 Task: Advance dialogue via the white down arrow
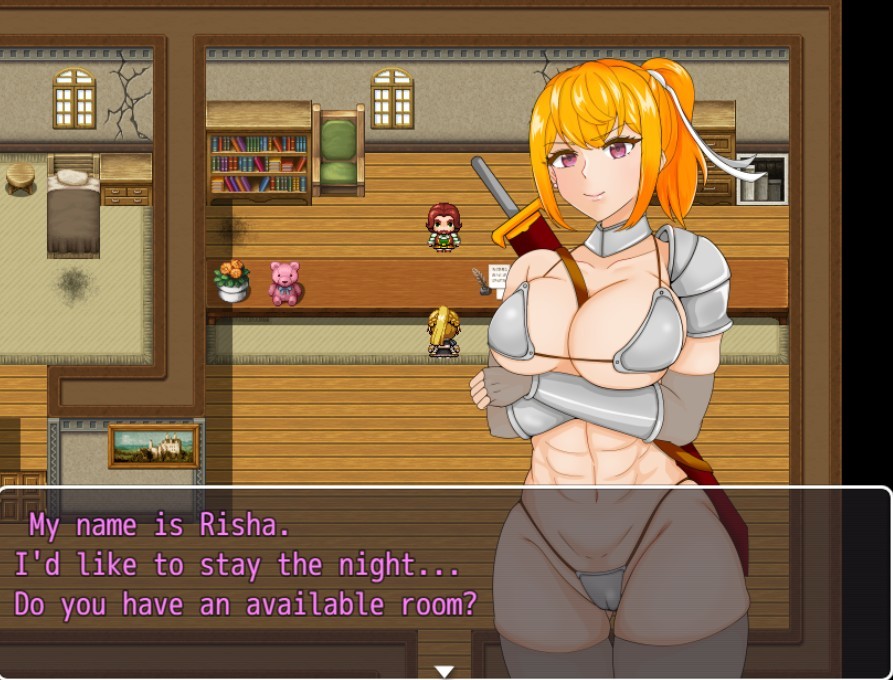[x=445, y=671]
